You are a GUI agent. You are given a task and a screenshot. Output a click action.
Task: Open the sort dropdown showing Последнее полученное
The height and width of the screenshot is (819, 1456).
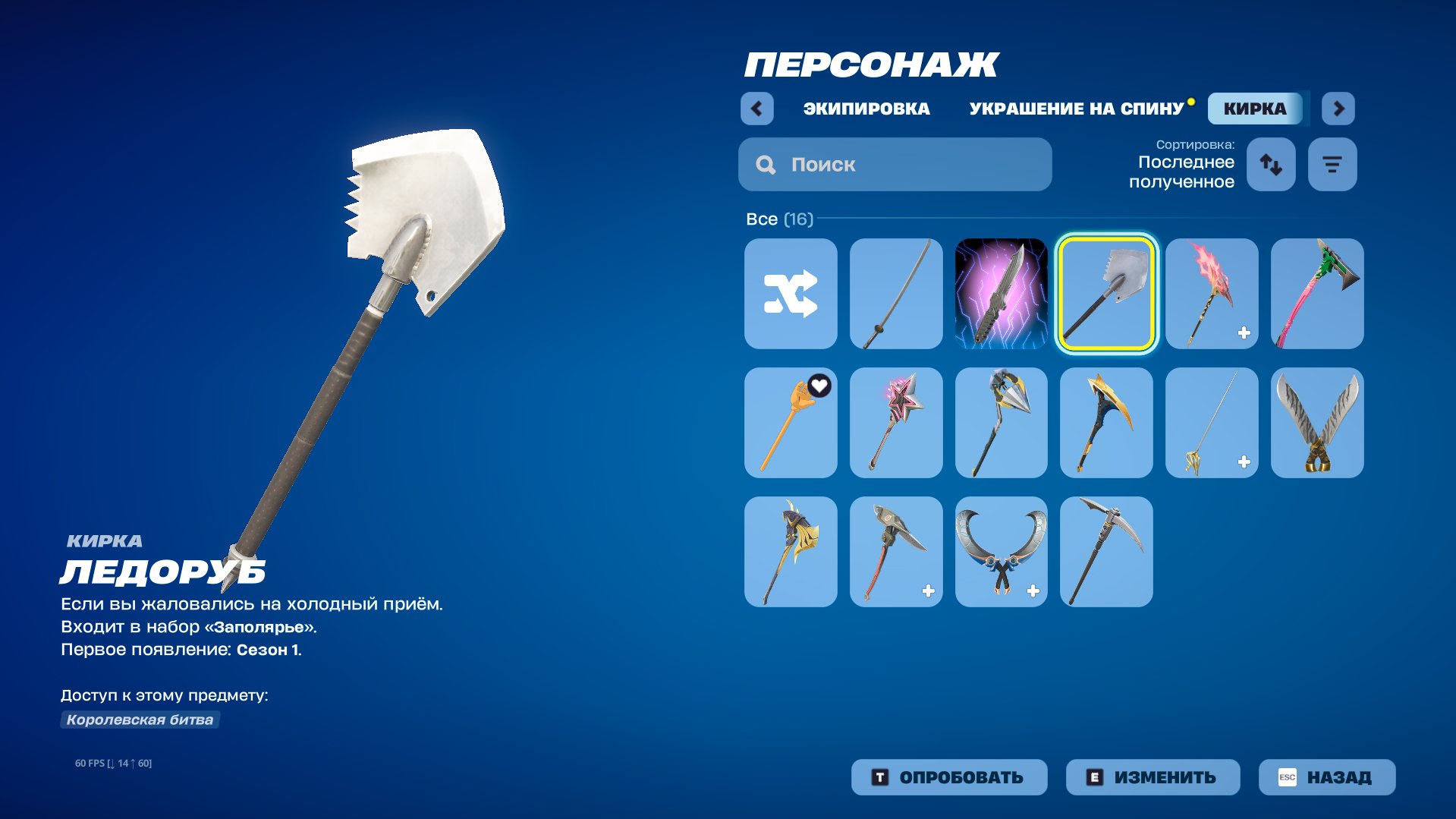tap(1185, 172)
